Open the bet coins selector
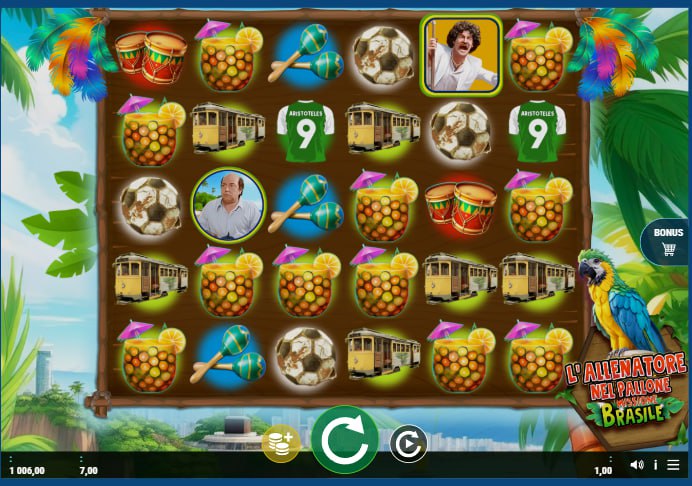This screenshot has height=486, width=692. pos(281,444)
